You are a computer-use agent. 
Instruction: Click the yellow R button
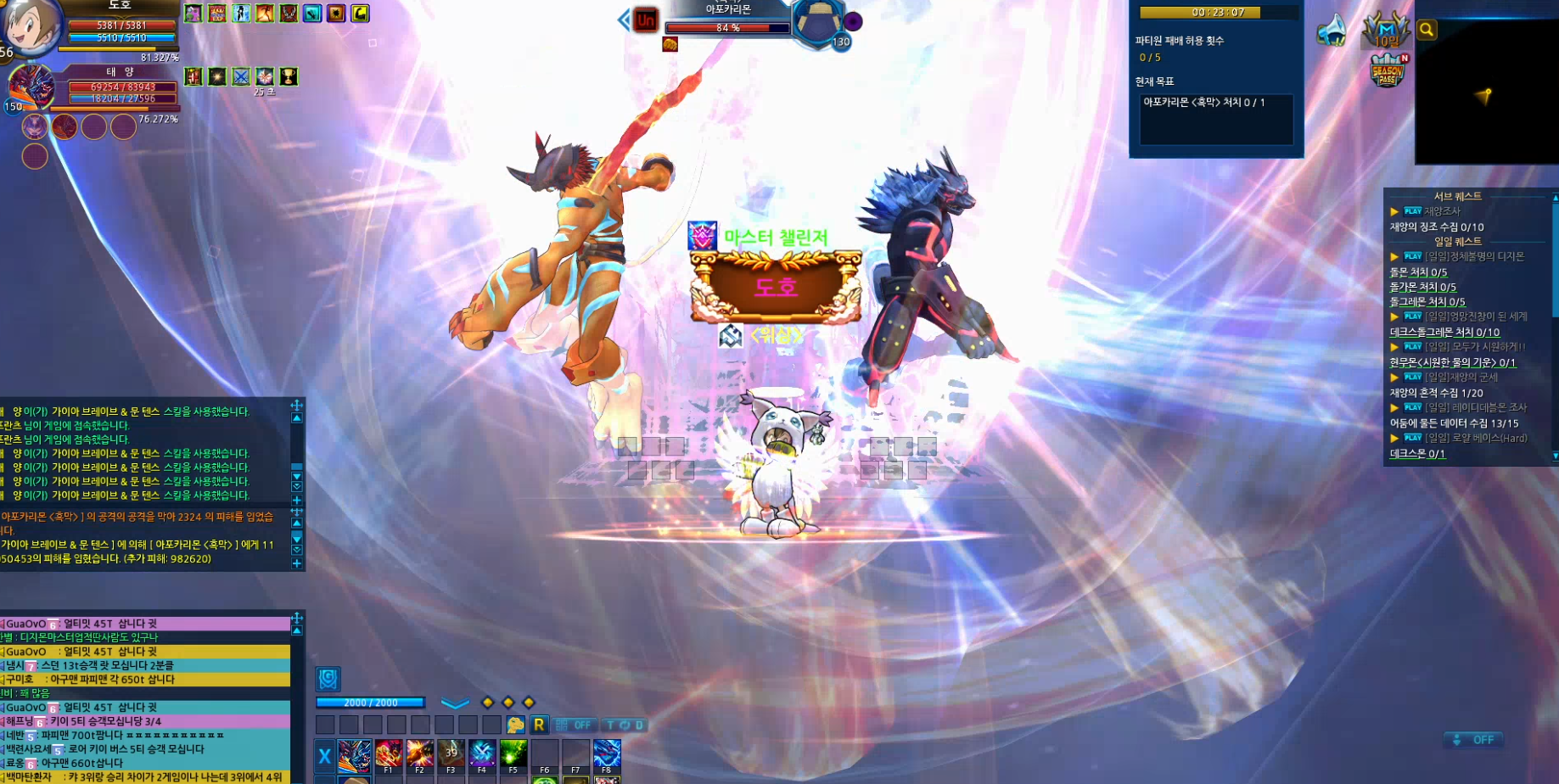[539, 725]
